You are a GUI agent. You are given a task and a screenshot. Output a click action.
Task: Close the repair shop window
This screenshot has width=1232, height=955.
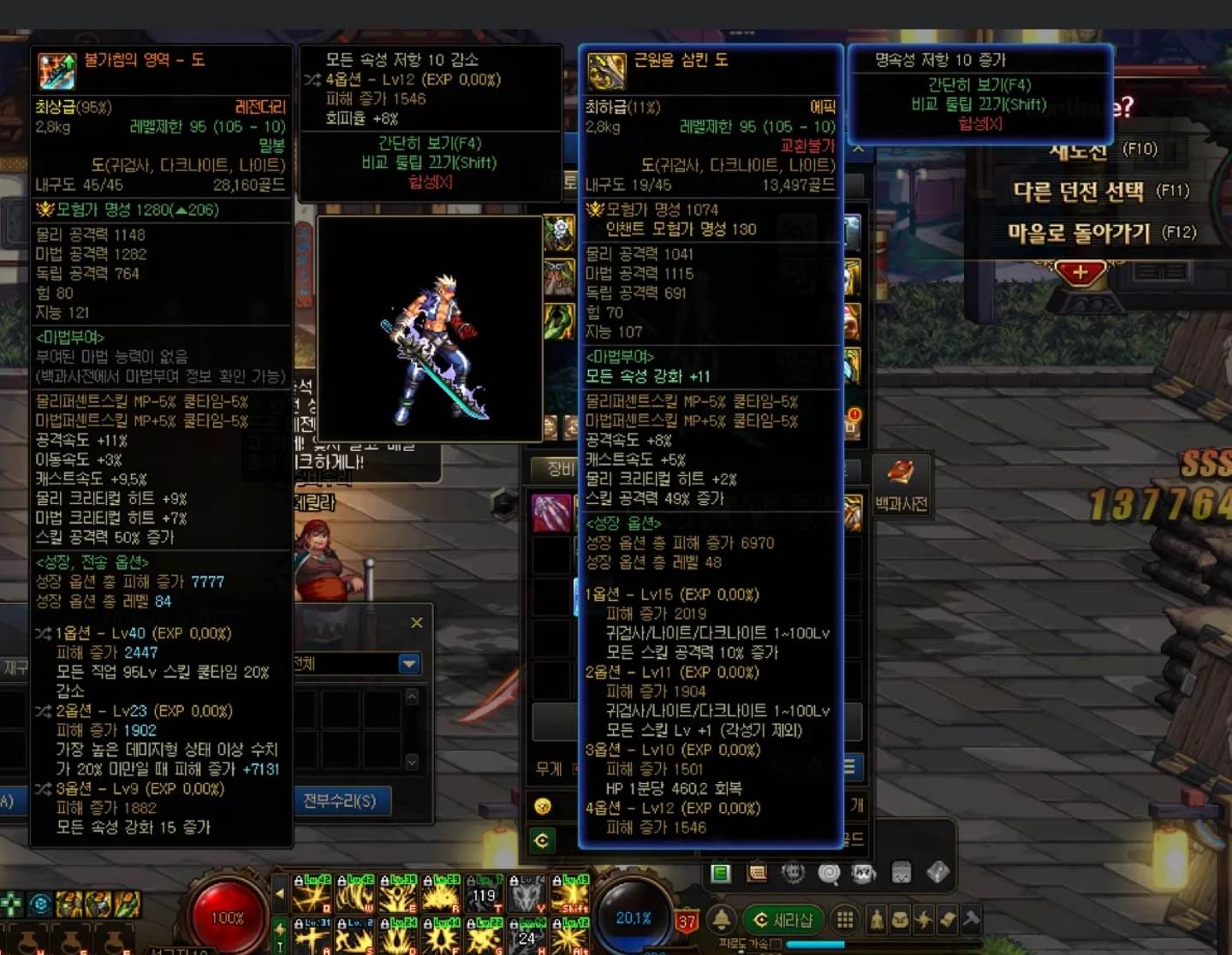tap(416, 623)
